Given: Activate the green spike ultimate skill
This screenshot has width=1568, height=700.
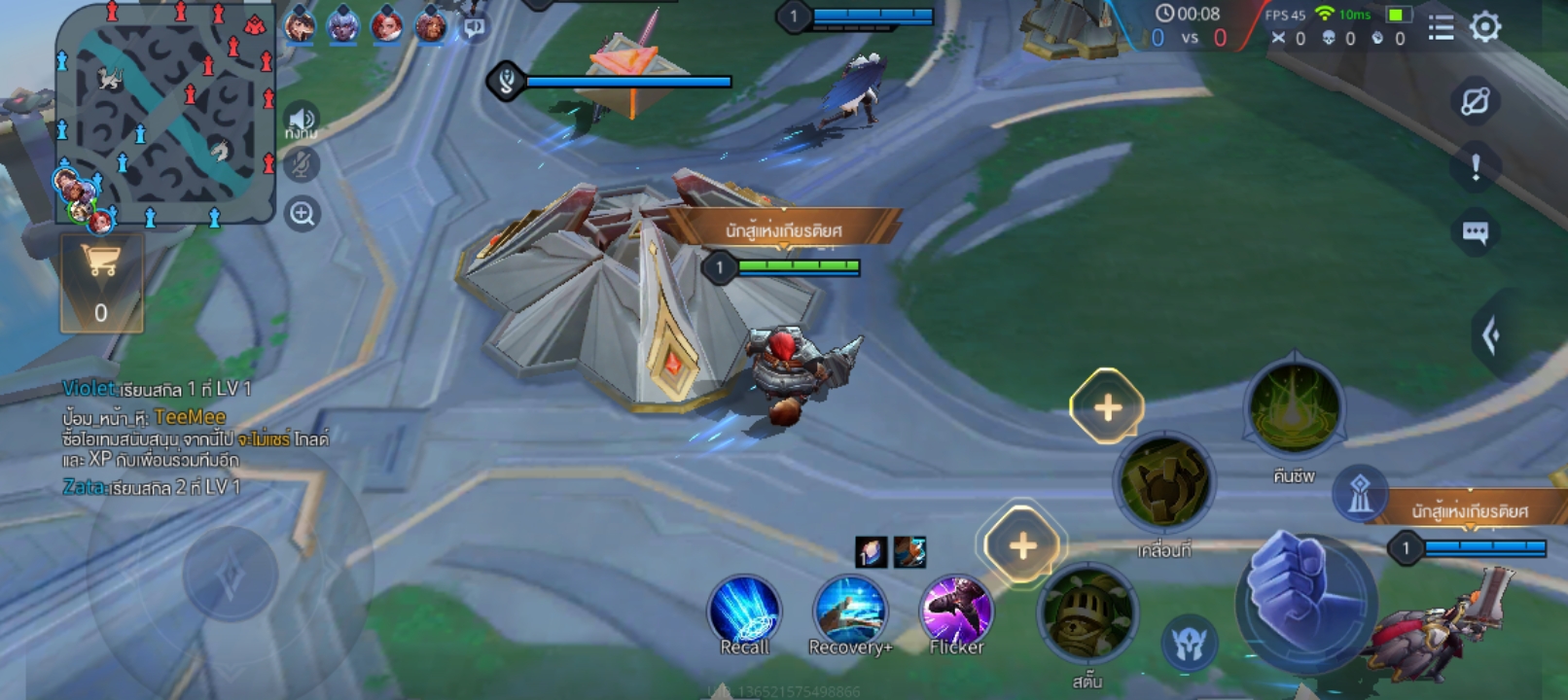Looking at the screenshot, I should [x=1294, y=408].
